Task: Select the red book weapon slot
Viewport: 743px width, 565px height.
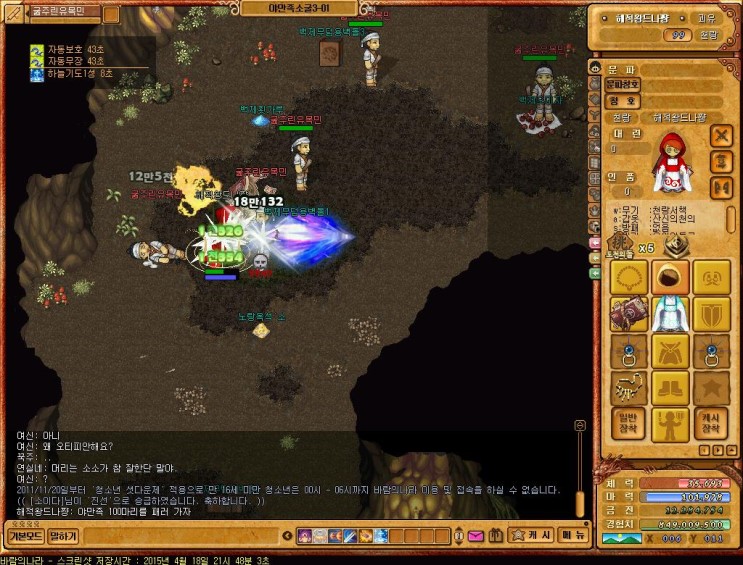Action: click(627, 314)
